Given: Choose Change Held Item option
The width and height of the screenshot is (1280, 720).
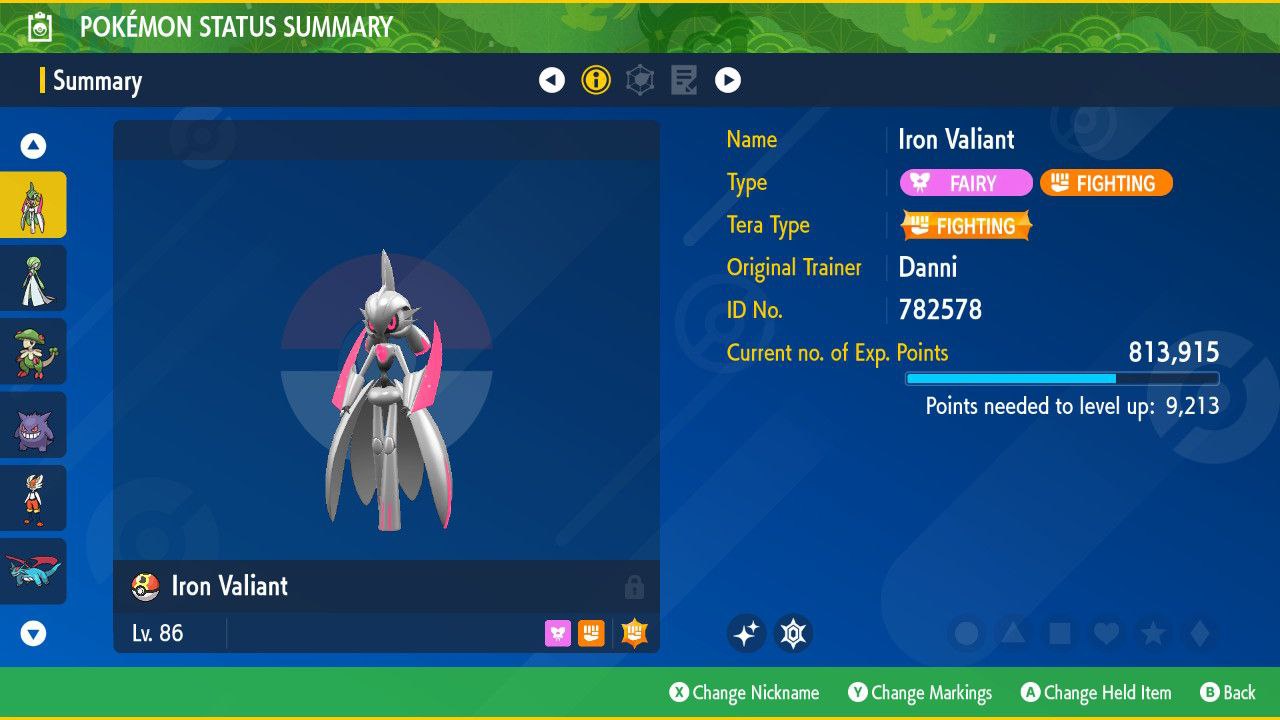Looking at the screenshot, I should [1096, 693].
